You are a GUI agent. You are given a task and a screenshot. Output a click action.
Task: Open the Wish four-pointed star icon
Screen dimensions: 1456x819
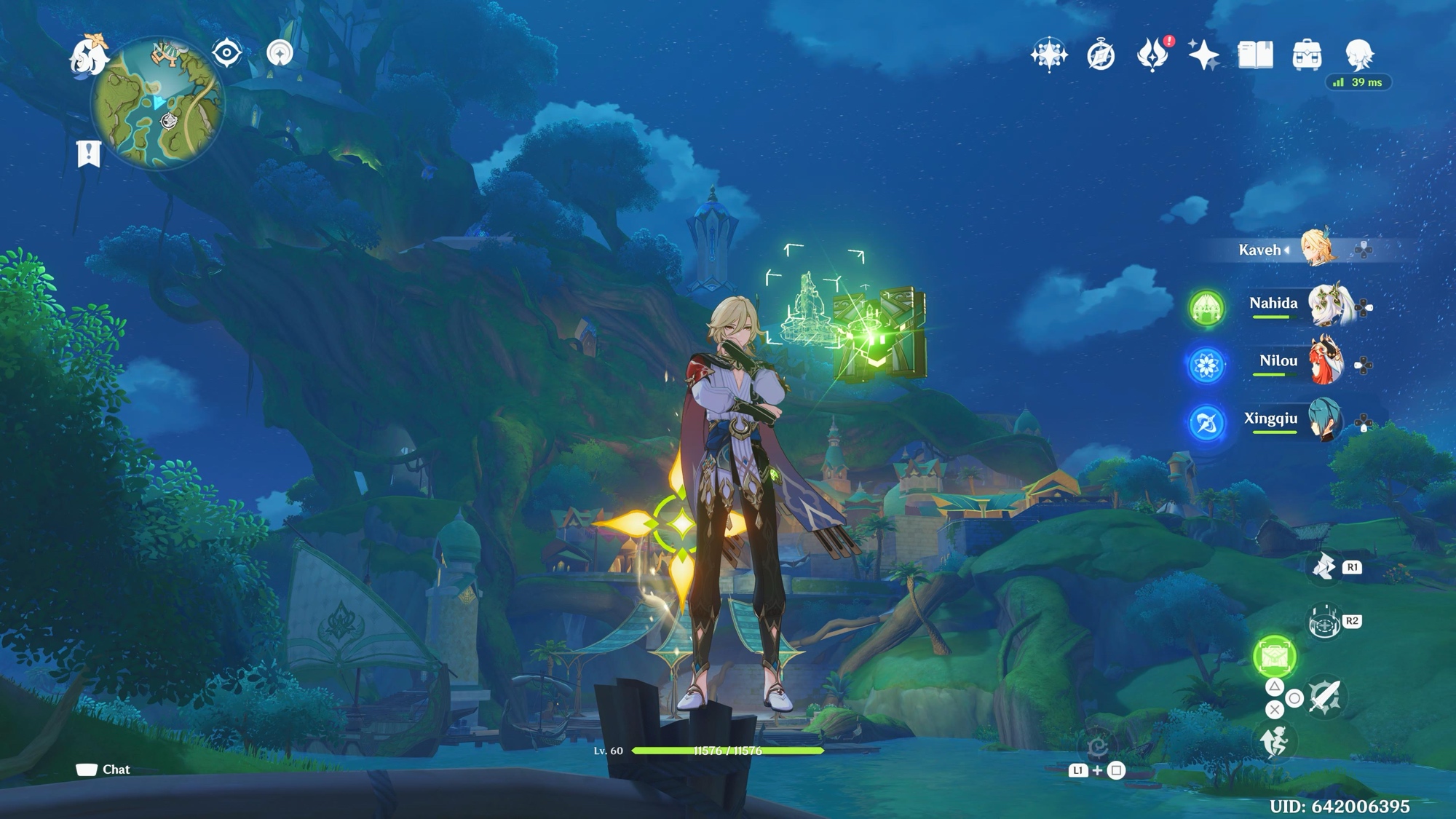(x=1203, y=55)
